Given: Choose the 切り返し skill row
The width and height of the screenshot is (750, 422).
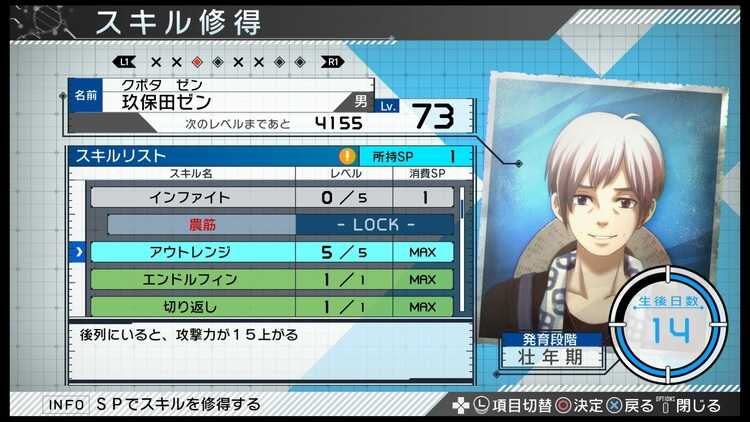Looking at the screenshot, I should pyautogui.click(x=272, y=306).
